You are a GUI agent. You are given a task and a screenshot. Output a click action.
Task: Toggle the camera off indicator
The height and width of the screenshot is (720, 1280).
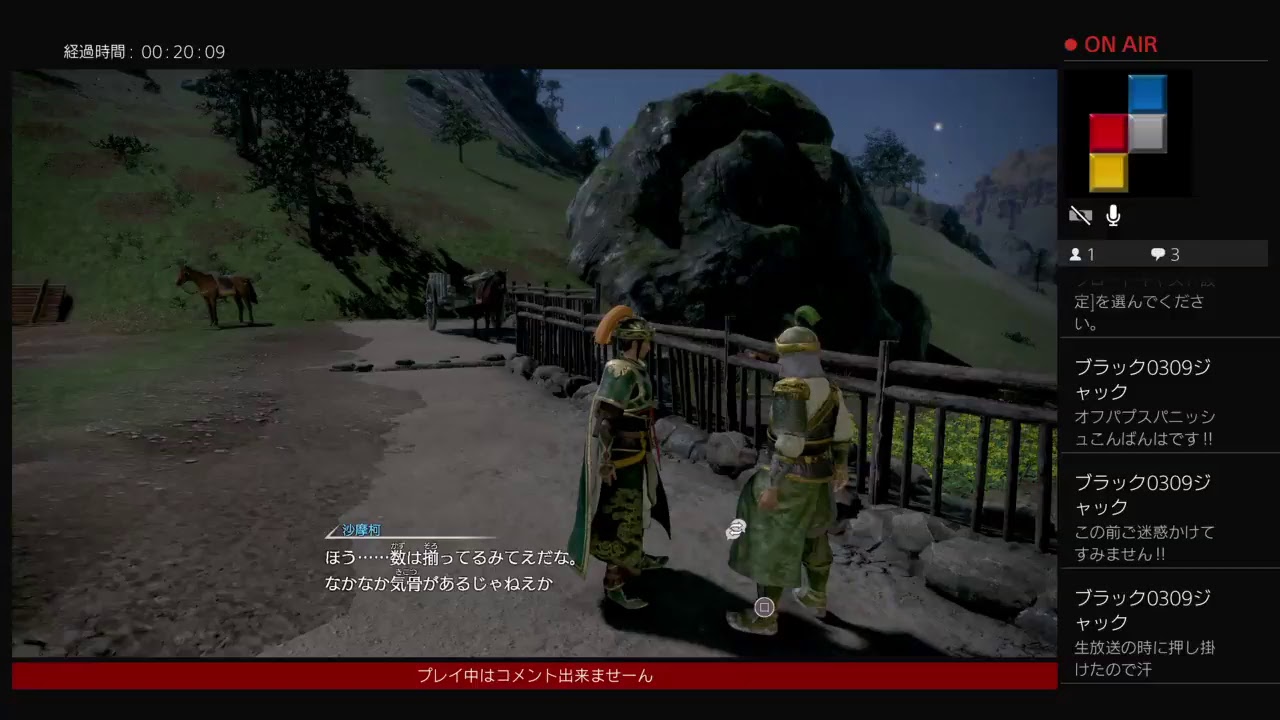coord(1081,215)
